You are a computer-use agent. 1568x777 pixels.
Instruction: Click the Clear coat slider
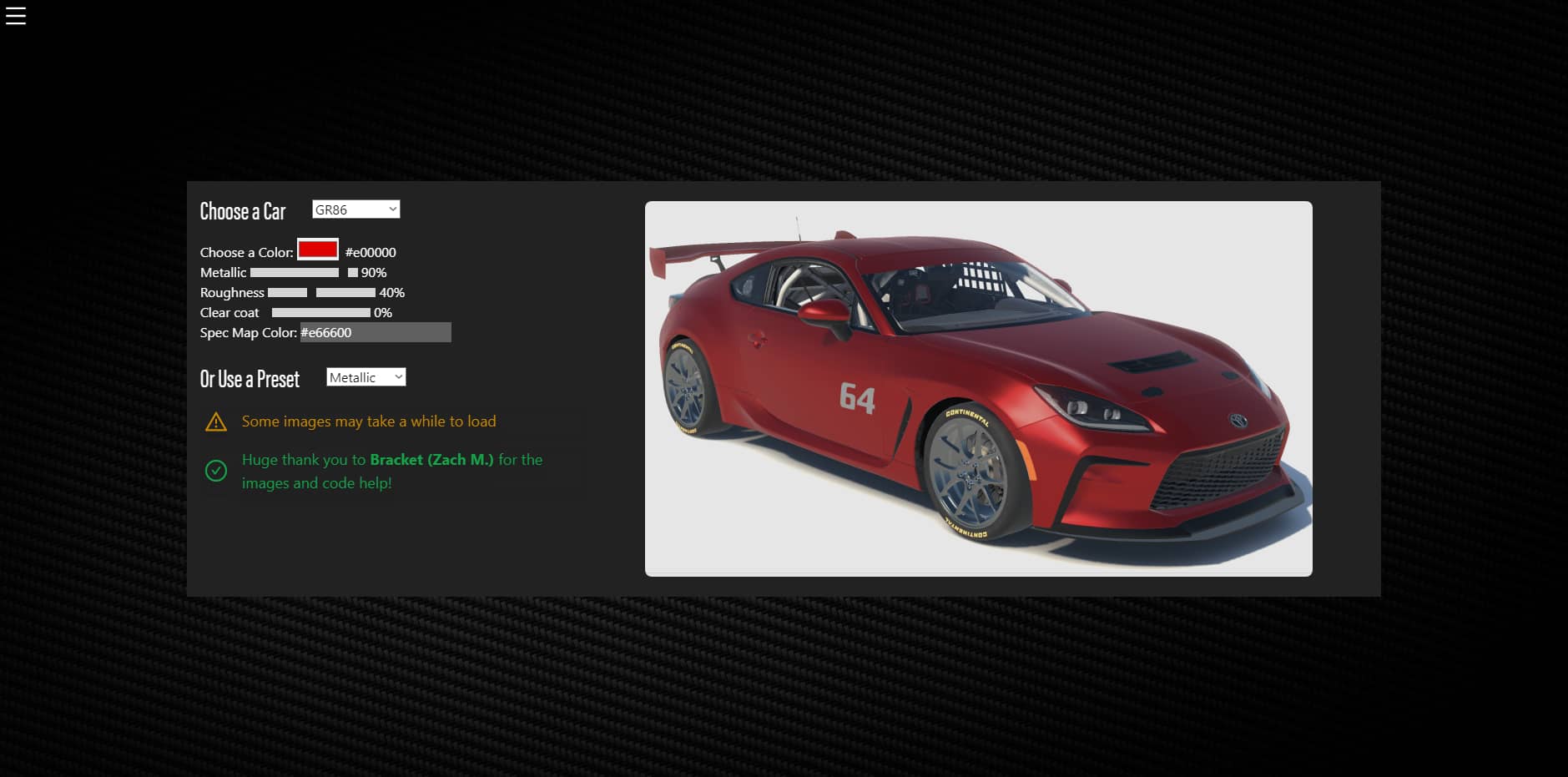pos(321,312)
